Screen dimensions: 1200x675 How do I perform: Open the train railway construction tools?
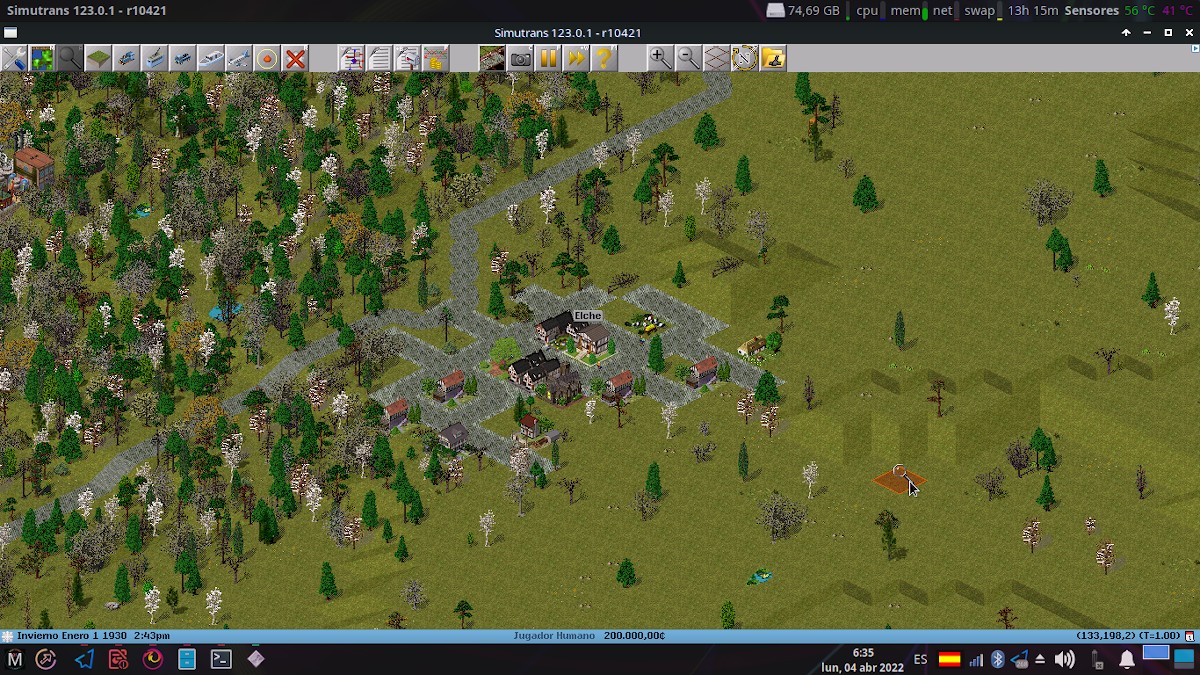click(x=126, y=58)
